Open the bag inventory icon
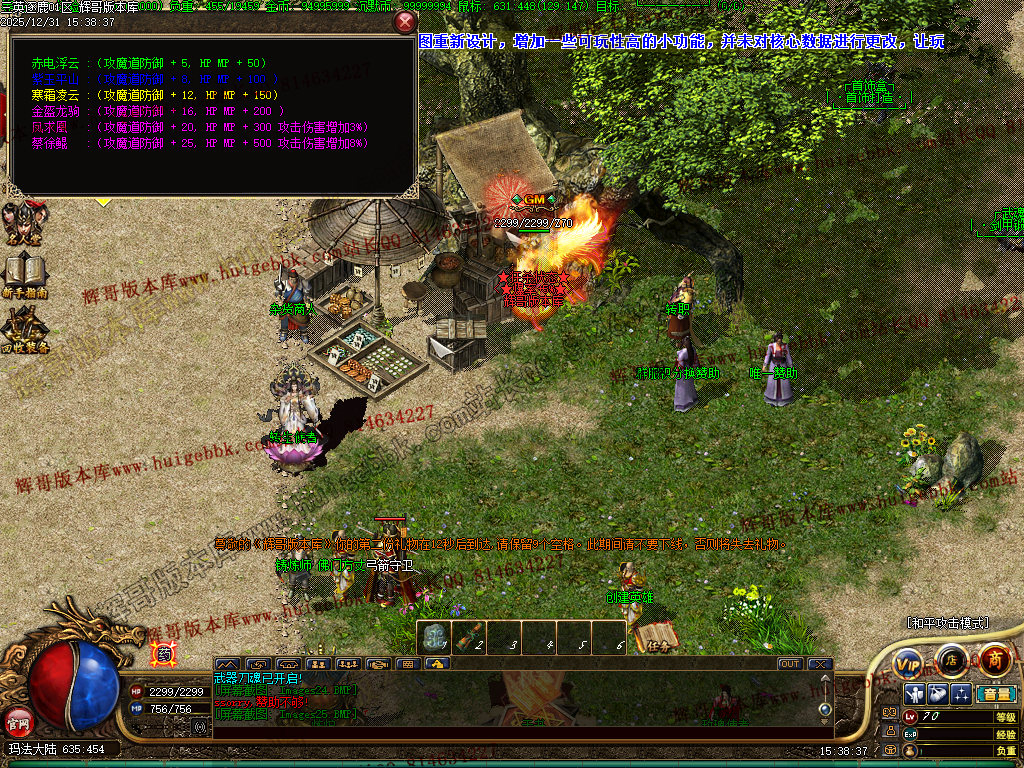 tap(938, 694)
